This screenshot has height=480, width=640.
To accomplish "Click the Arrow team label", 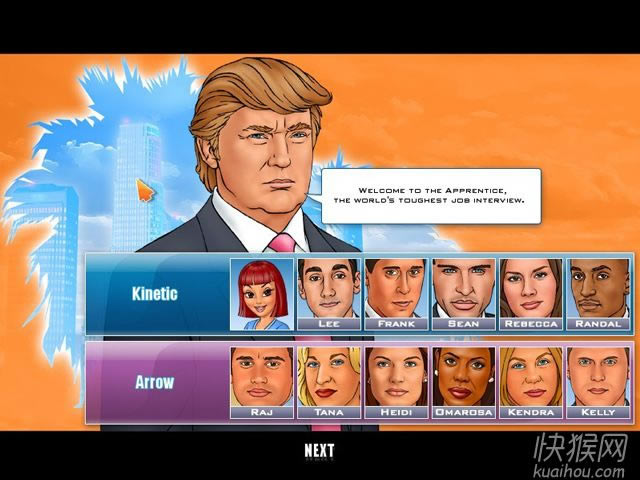I will coord(155,382).
